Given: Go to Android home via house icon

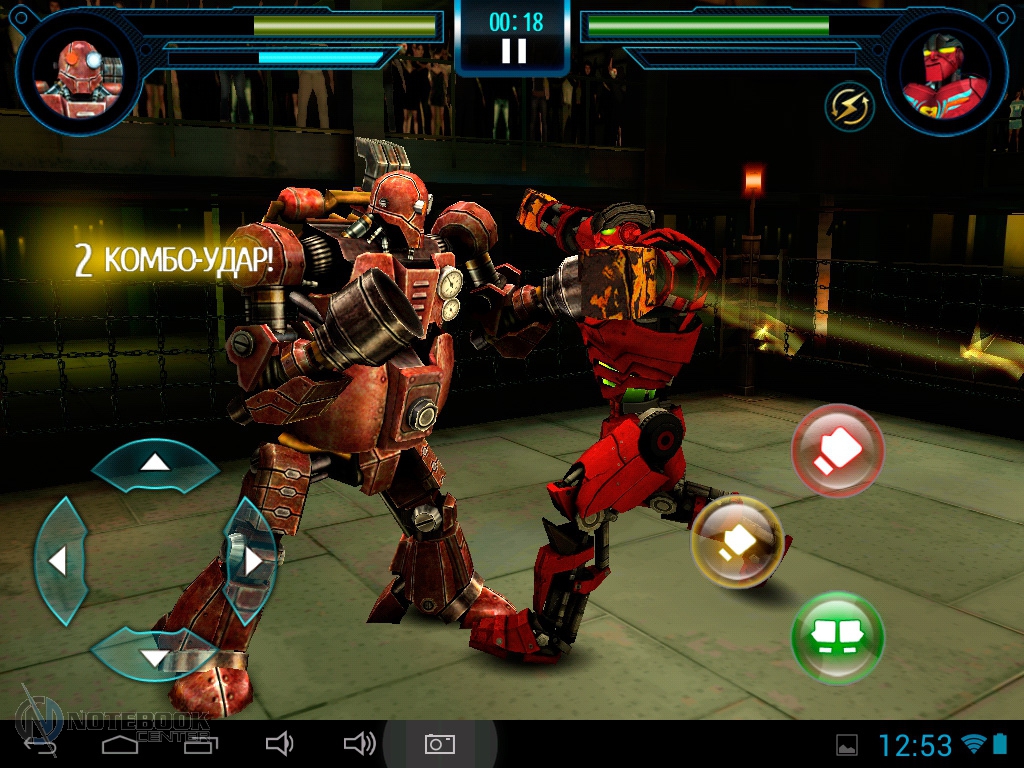Looking at the screenshot, I should 120,743.
